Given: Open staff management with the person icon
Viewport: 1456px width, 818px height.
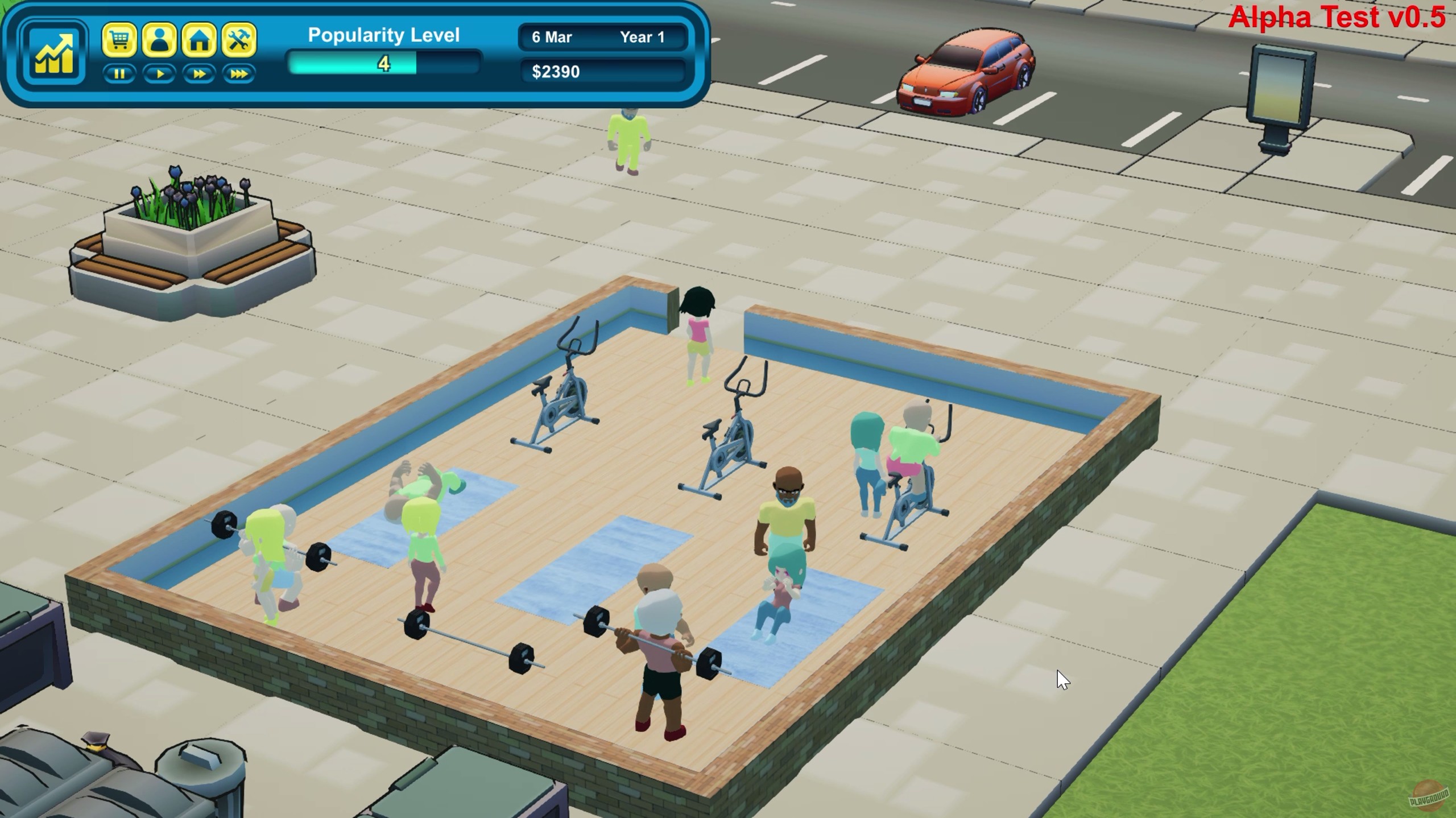Looking at the screenshot, I should tap(160, 39).
